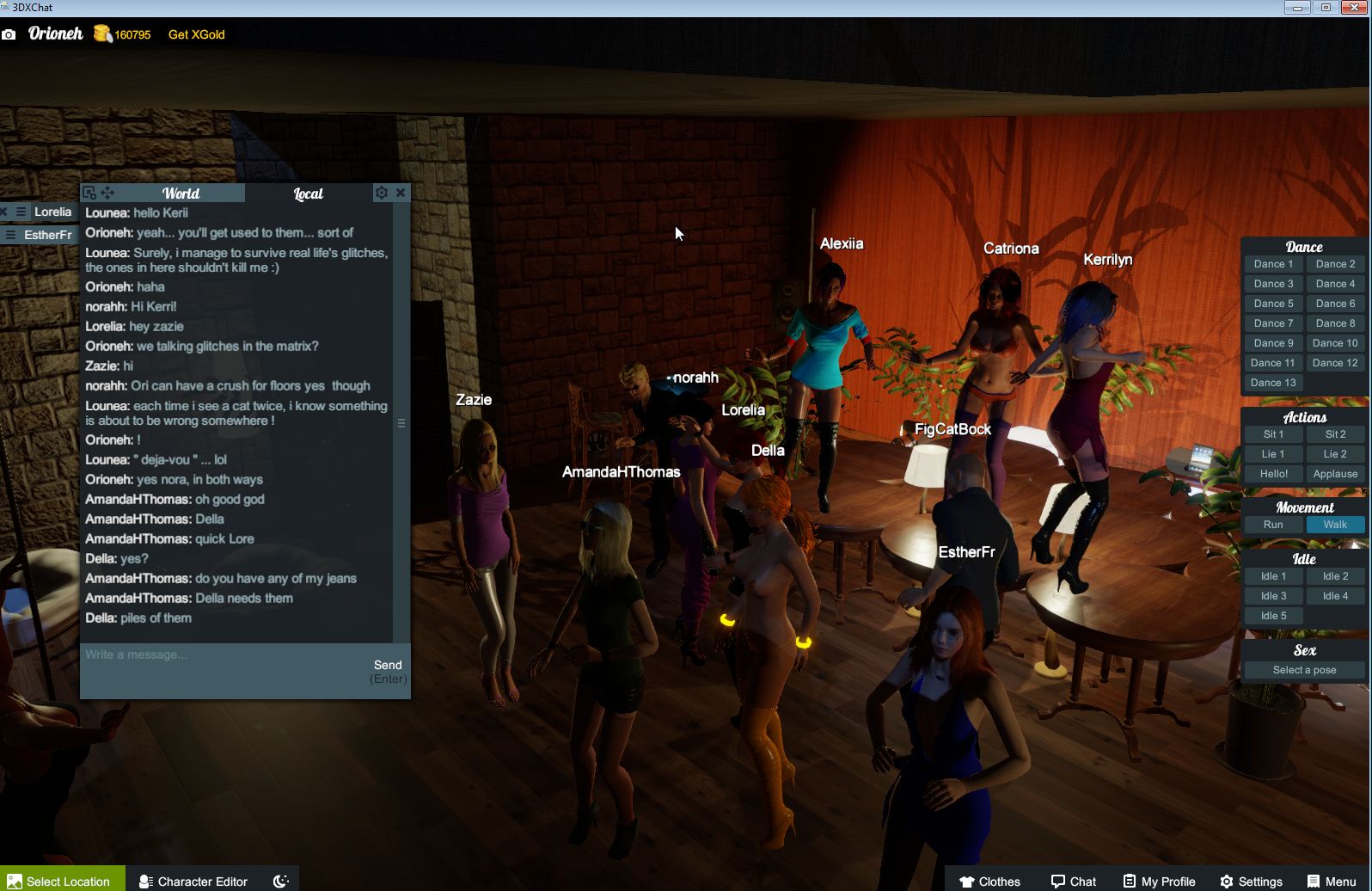This screenshot has height=891, width=1372.
Task: Close the chat window
Action: click(x=401, y=193)
